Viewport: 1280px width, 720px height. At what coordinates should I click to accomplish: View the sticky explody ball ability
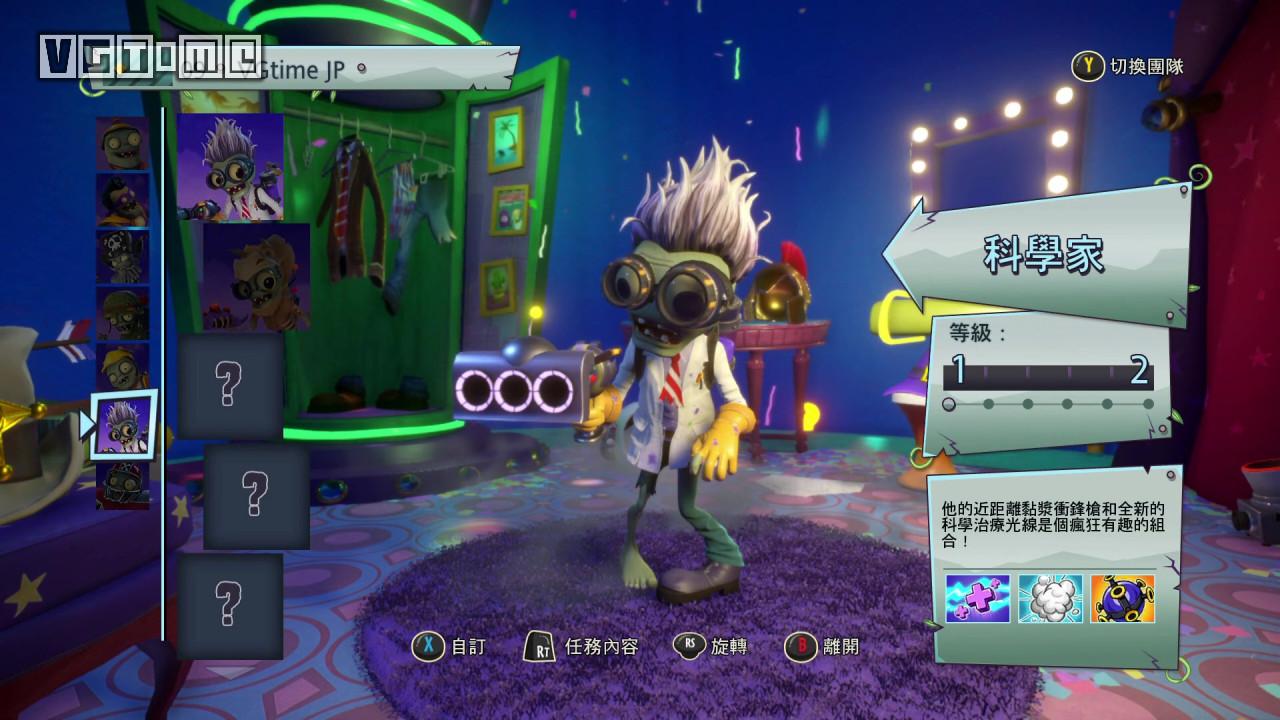pyautogui.click(x=1122, y=598)
